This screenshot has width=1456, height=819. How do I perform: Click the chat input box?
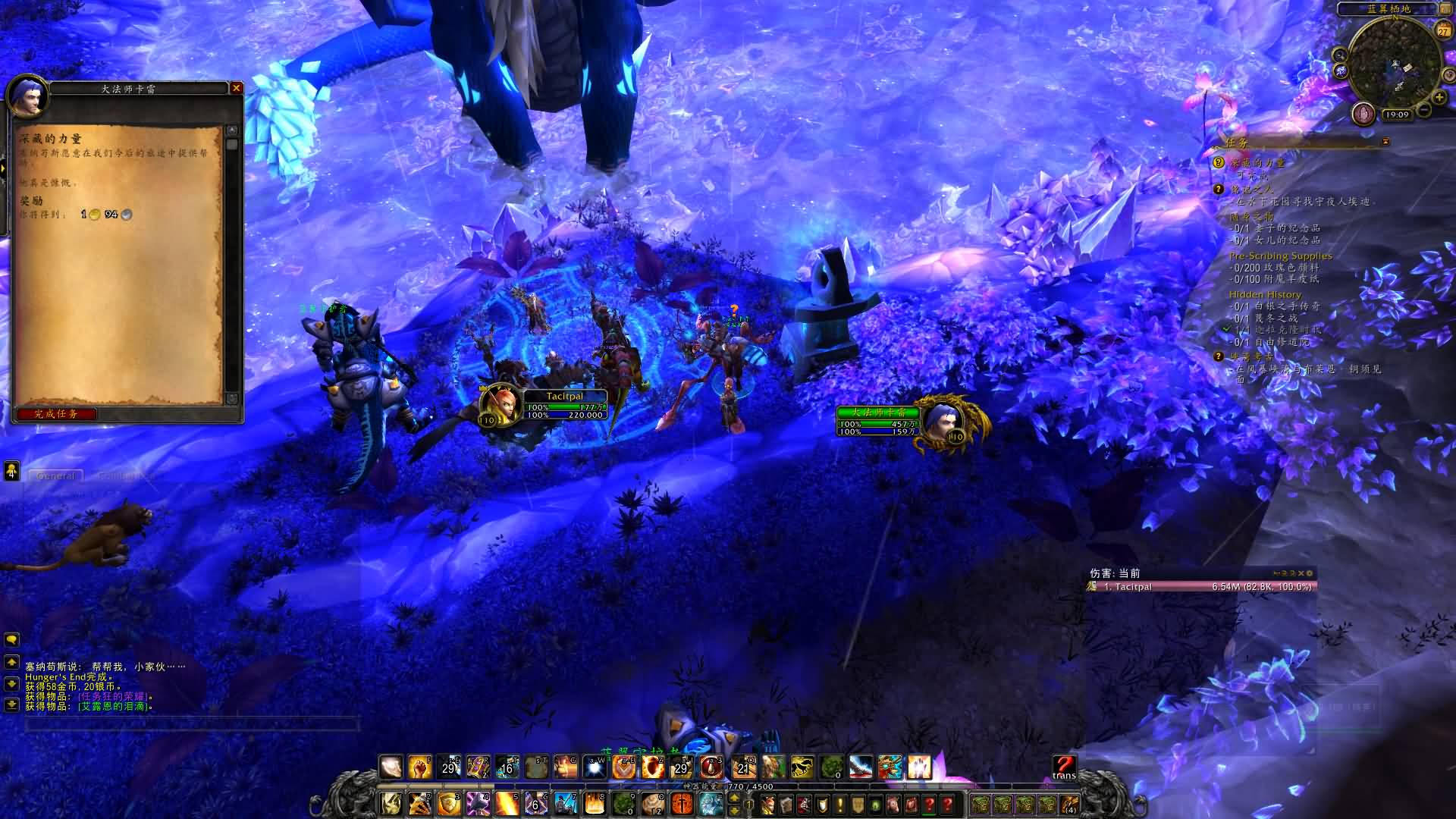[191, 723]
